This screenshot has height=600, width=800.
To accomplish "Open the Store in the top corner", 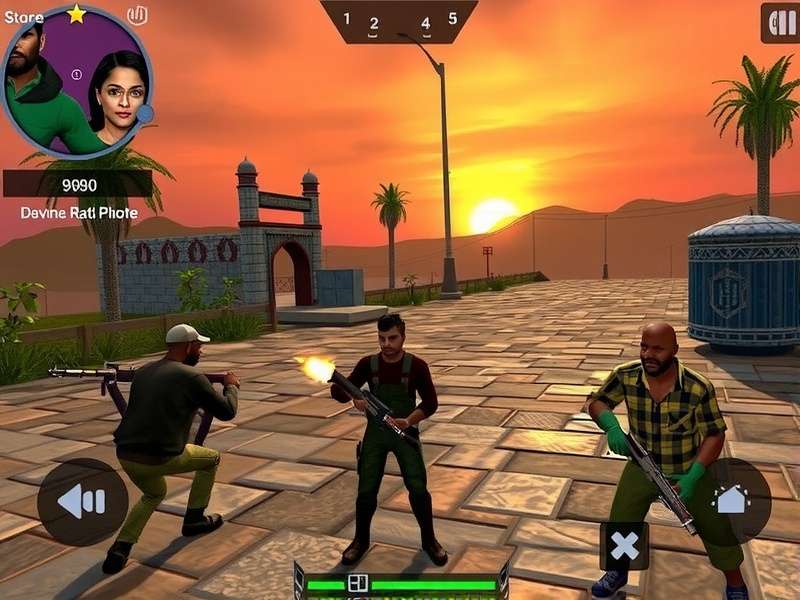I will pos(24,17).
